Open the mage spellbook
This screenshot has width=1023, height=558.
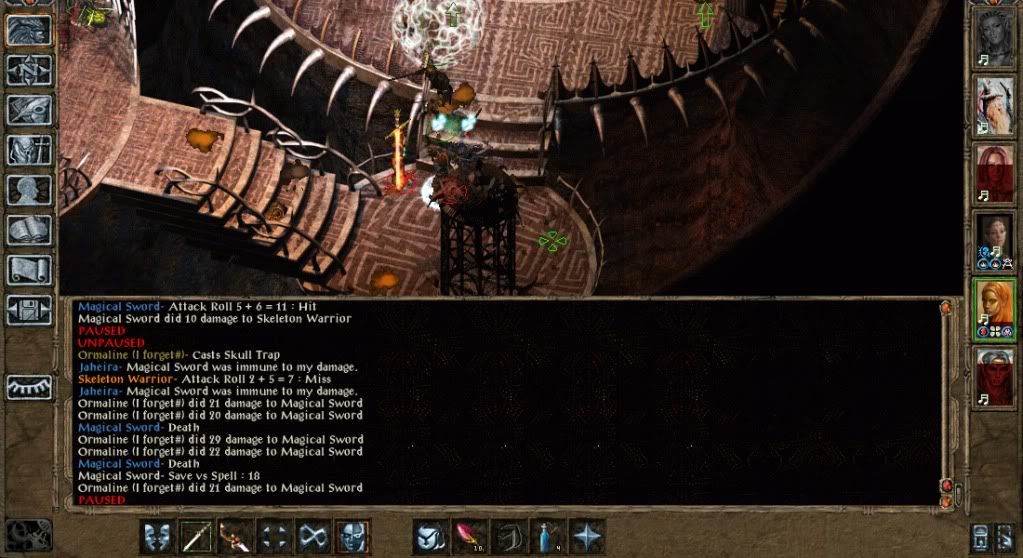pyautogui.click(x=29, y=230)
